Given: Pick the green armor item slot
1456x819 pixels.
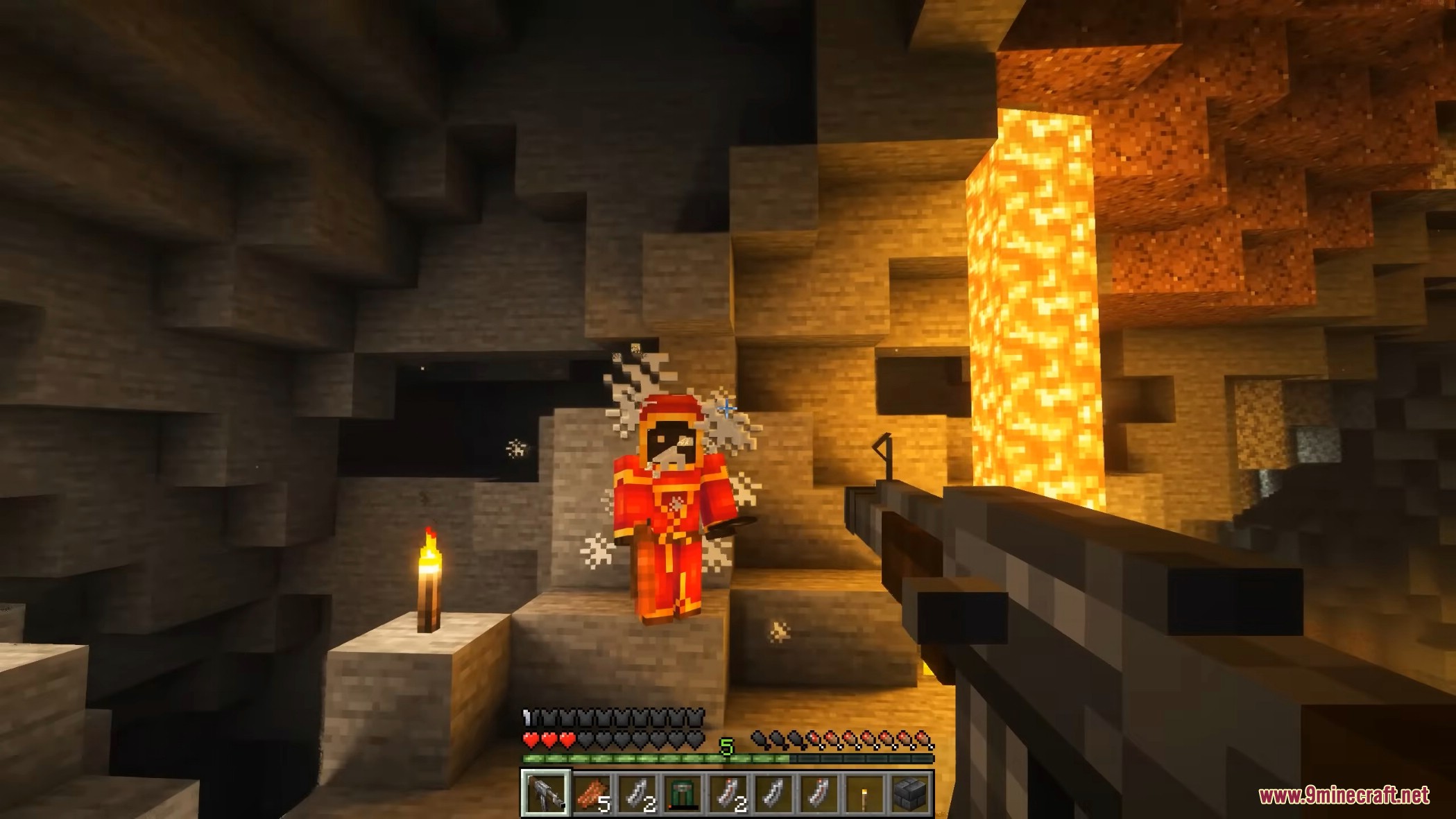Looking at the screenshot, I should pos(683,793).
